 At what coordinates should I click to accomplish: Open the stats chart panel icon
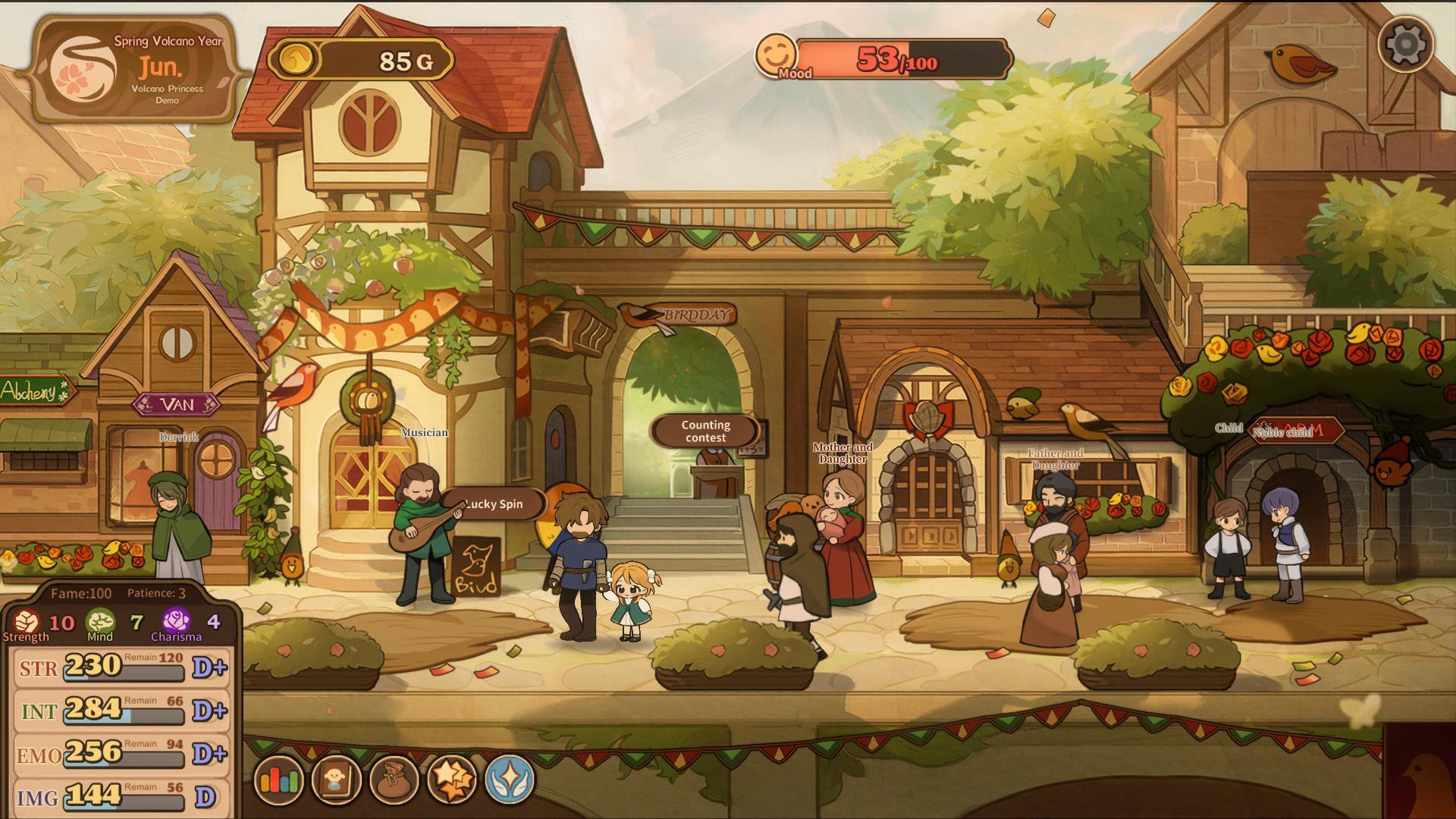[x=281, y=779]
